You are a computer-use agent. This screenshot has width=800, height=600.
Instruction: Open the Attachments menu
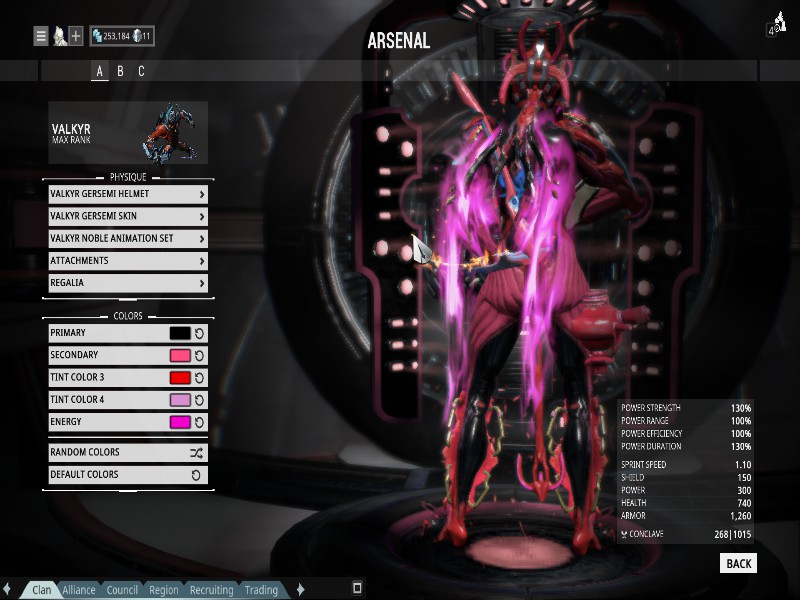(127, 261)
